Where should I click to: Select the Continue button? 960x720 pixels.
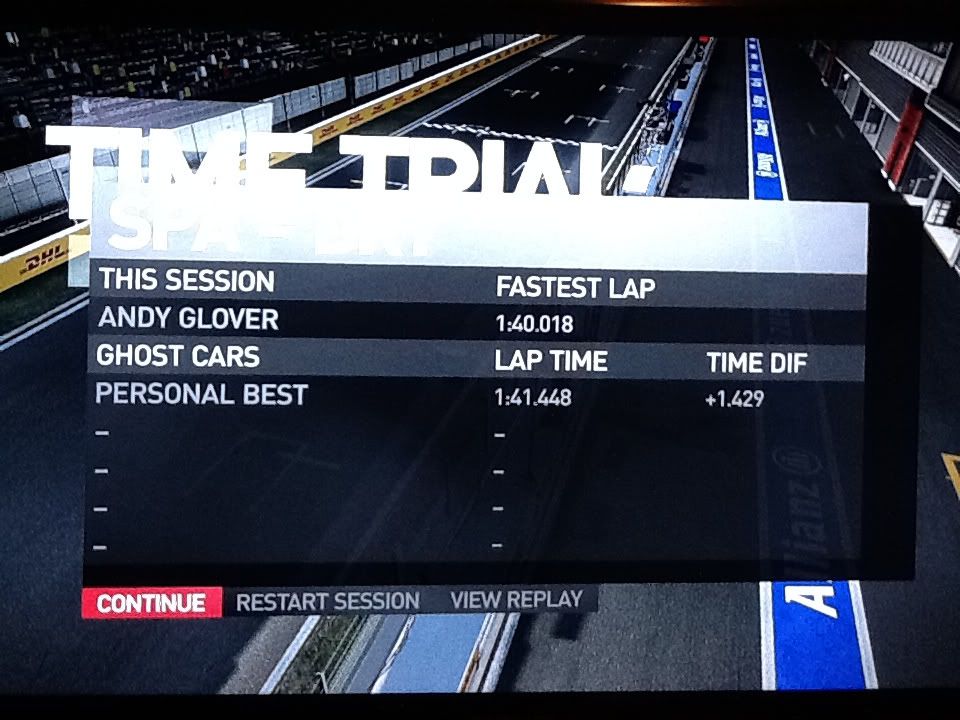tap(151, 603)
